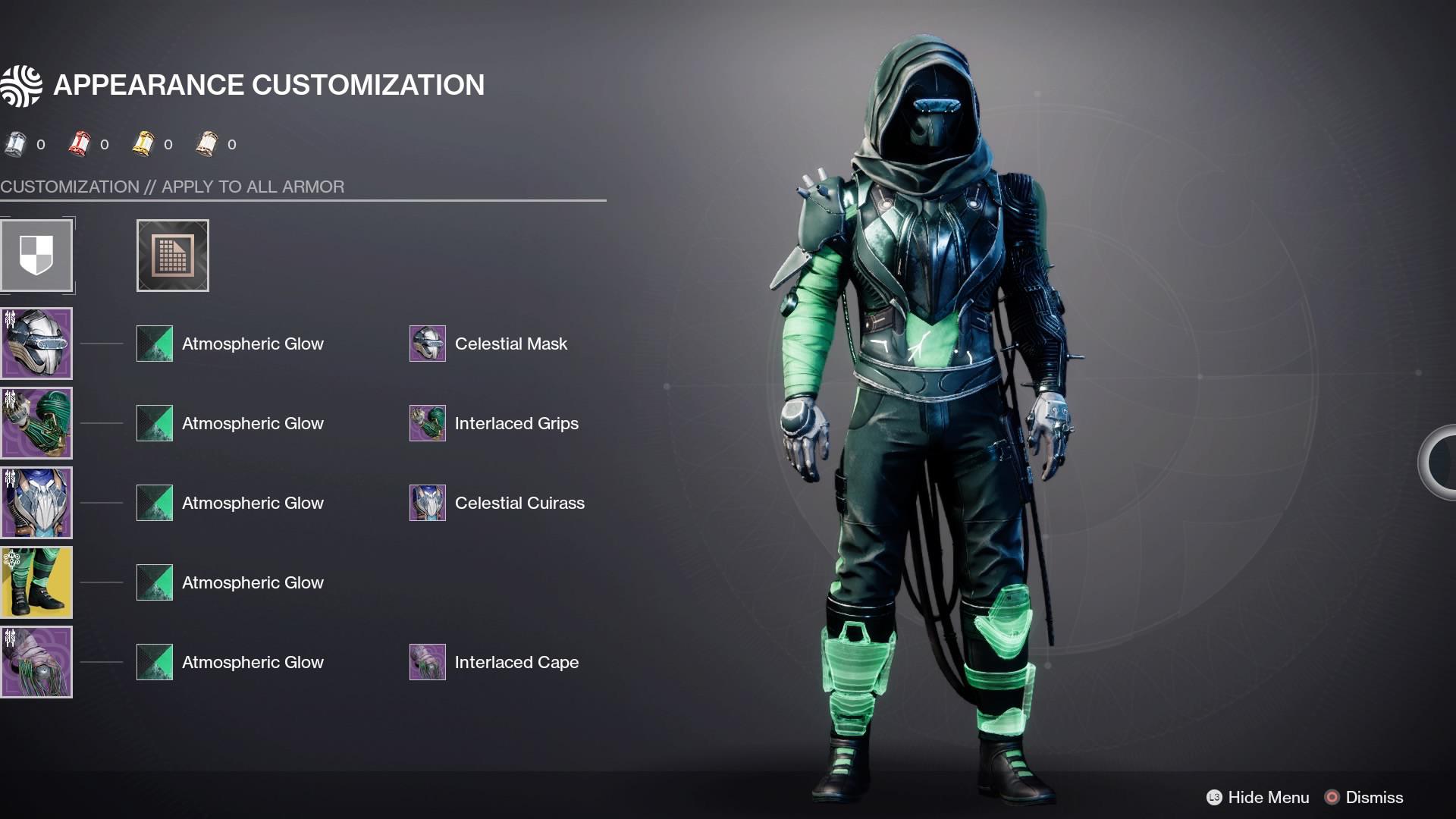This screenshot has width=1456, height=819.
Task: Select the yellow-highlighted leg armor slot
Action: 36,582
